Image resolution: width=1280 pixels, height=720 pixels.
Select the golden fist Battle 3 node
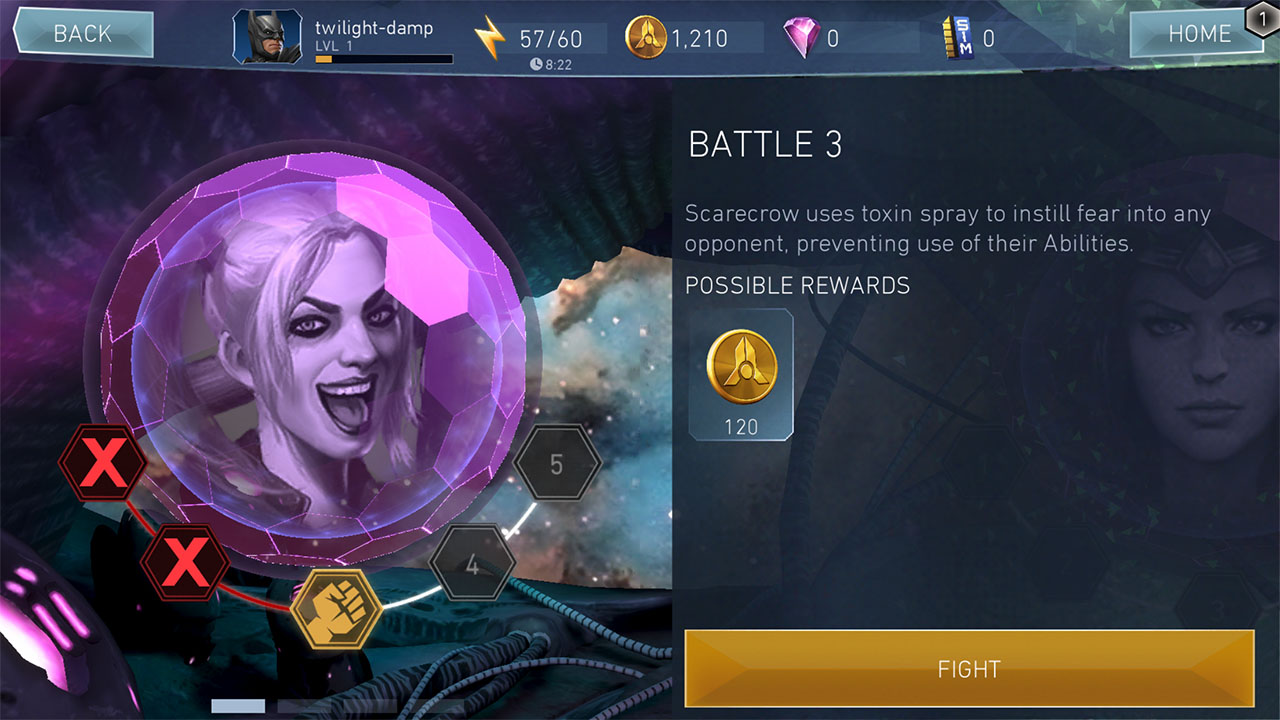(x=336, y=608)
